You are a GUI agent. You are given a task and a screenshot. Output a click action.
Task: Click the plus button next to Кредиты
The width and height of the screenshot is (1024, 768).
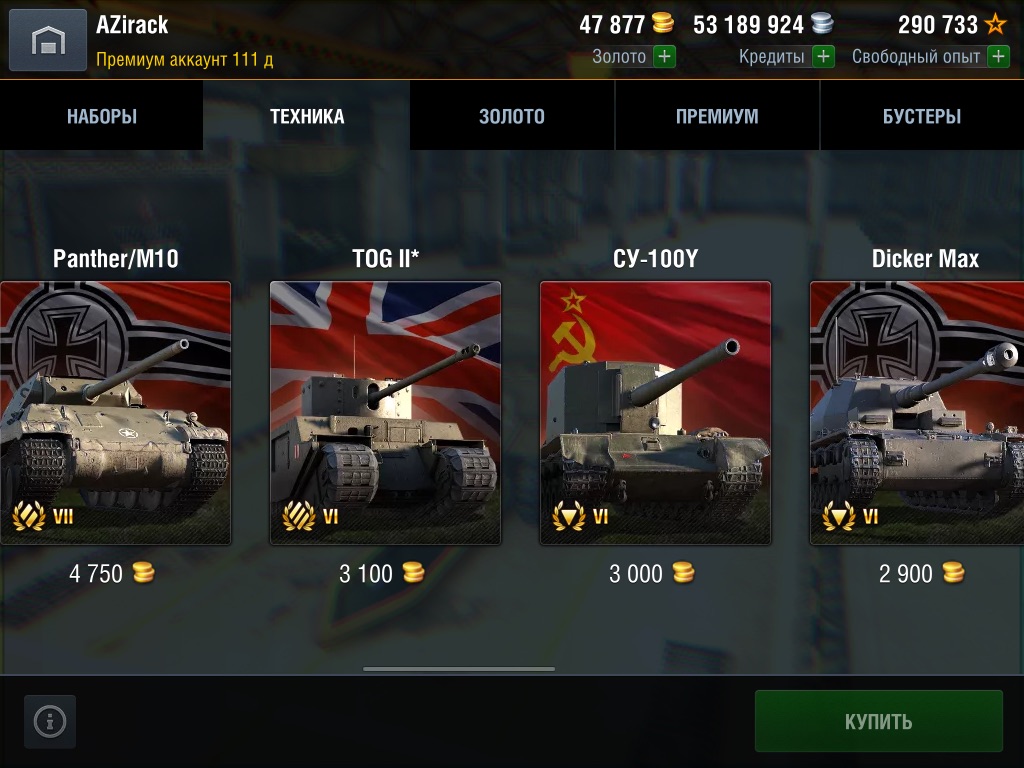tap(823, 57)
